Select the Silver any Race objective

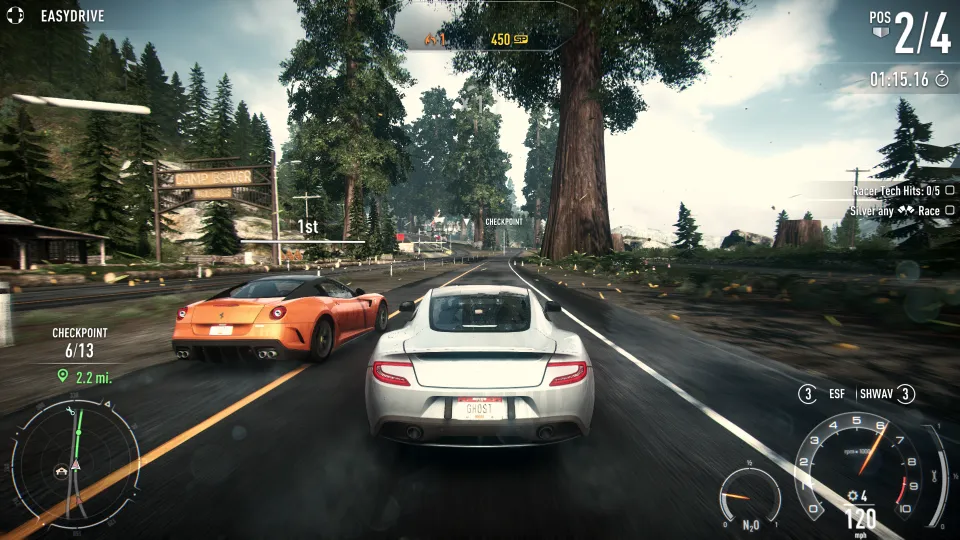pos(895,211)
